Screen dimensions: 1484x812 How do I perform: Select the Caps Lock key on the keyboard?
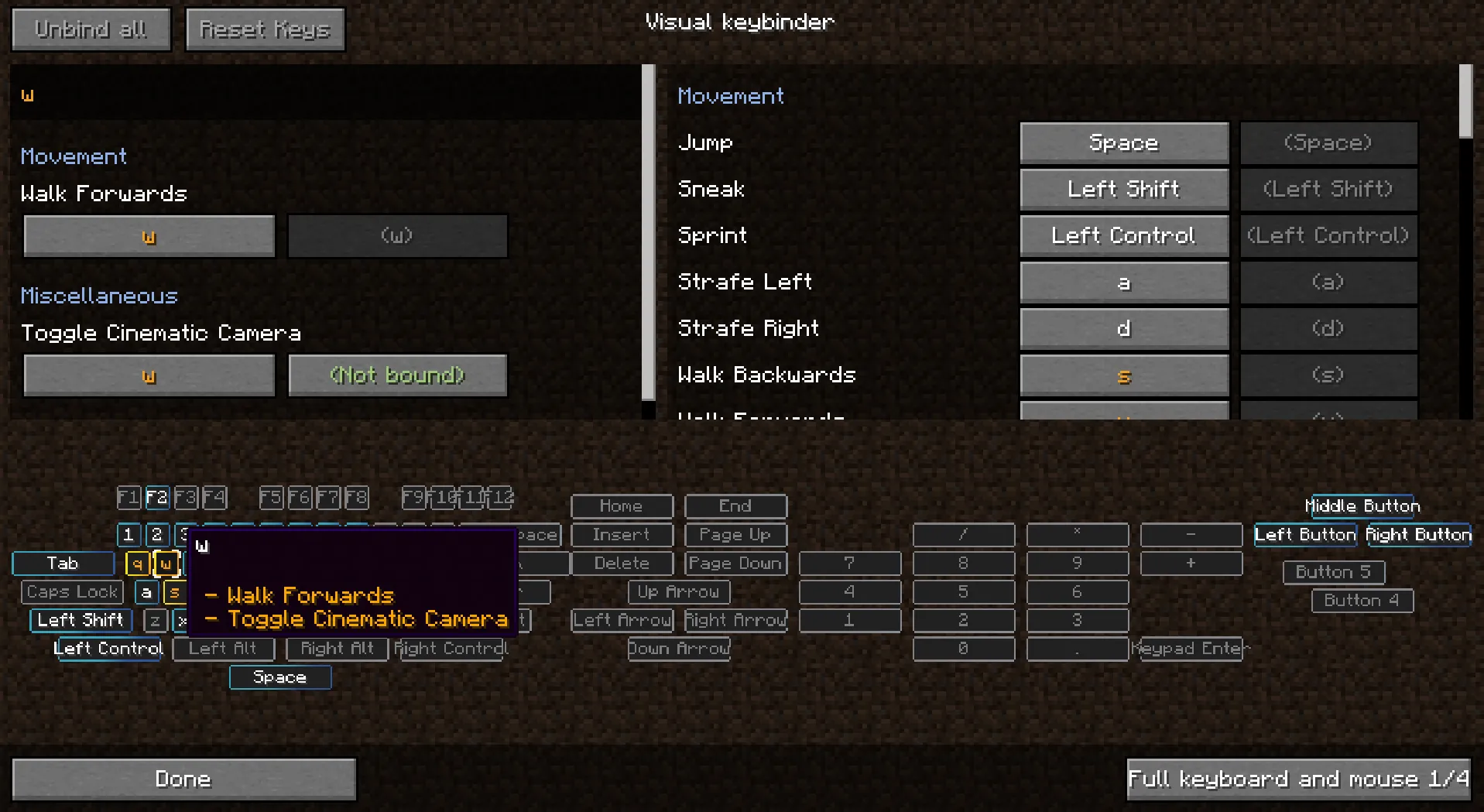click(71, 592)
